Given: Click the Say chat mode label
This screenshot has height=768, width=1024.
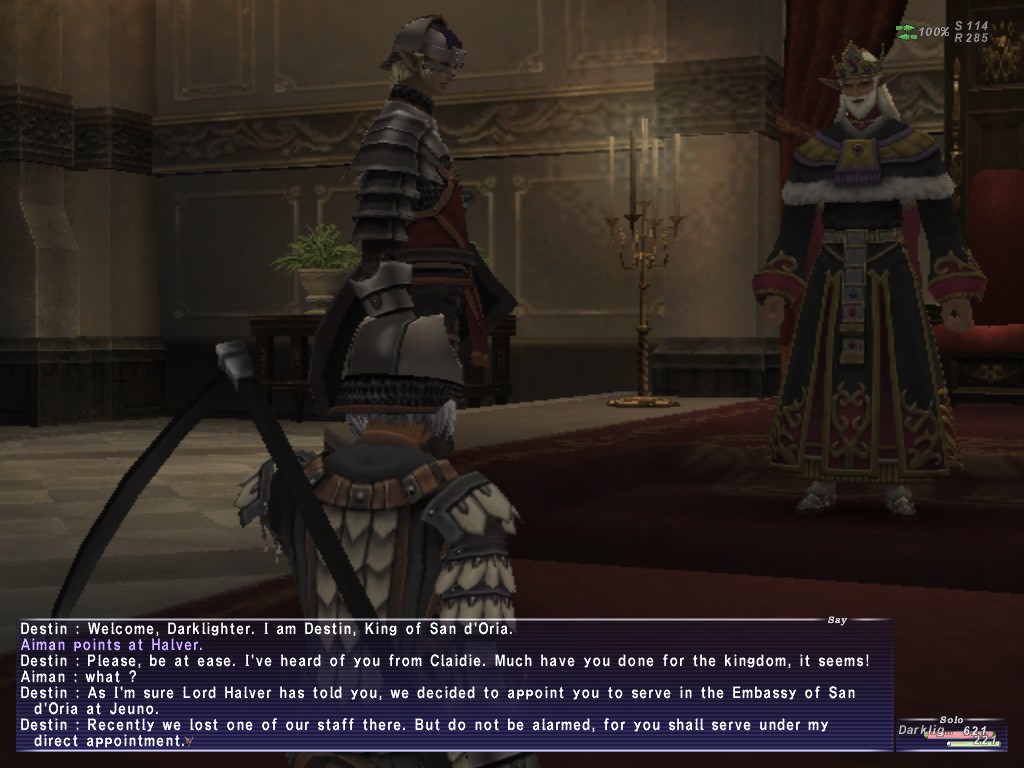Looking at the screenshot, I should tap(837, 620).
